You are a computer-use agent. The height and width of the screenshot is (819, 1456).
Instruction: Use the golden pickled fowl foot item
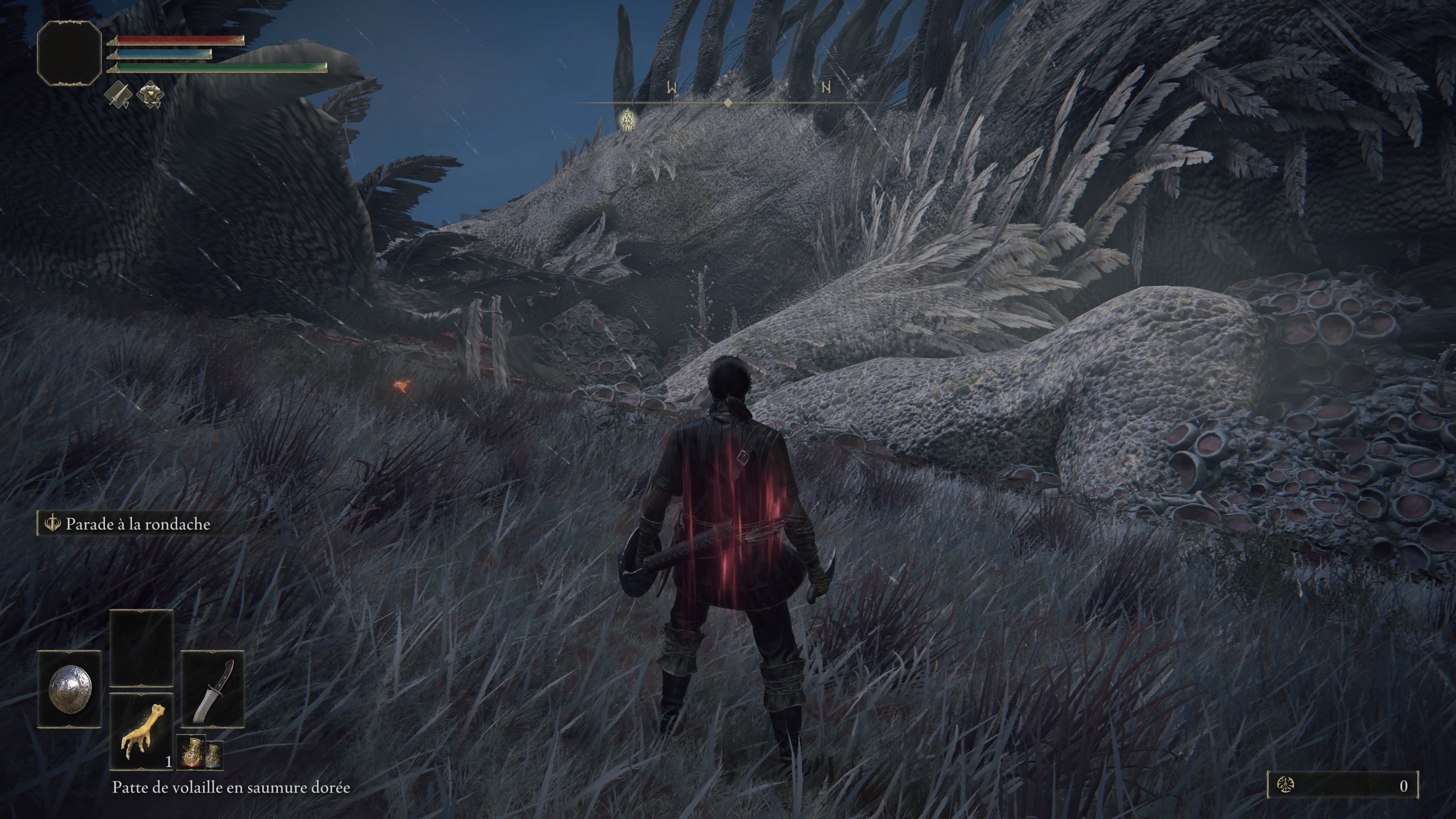[141, 732]
